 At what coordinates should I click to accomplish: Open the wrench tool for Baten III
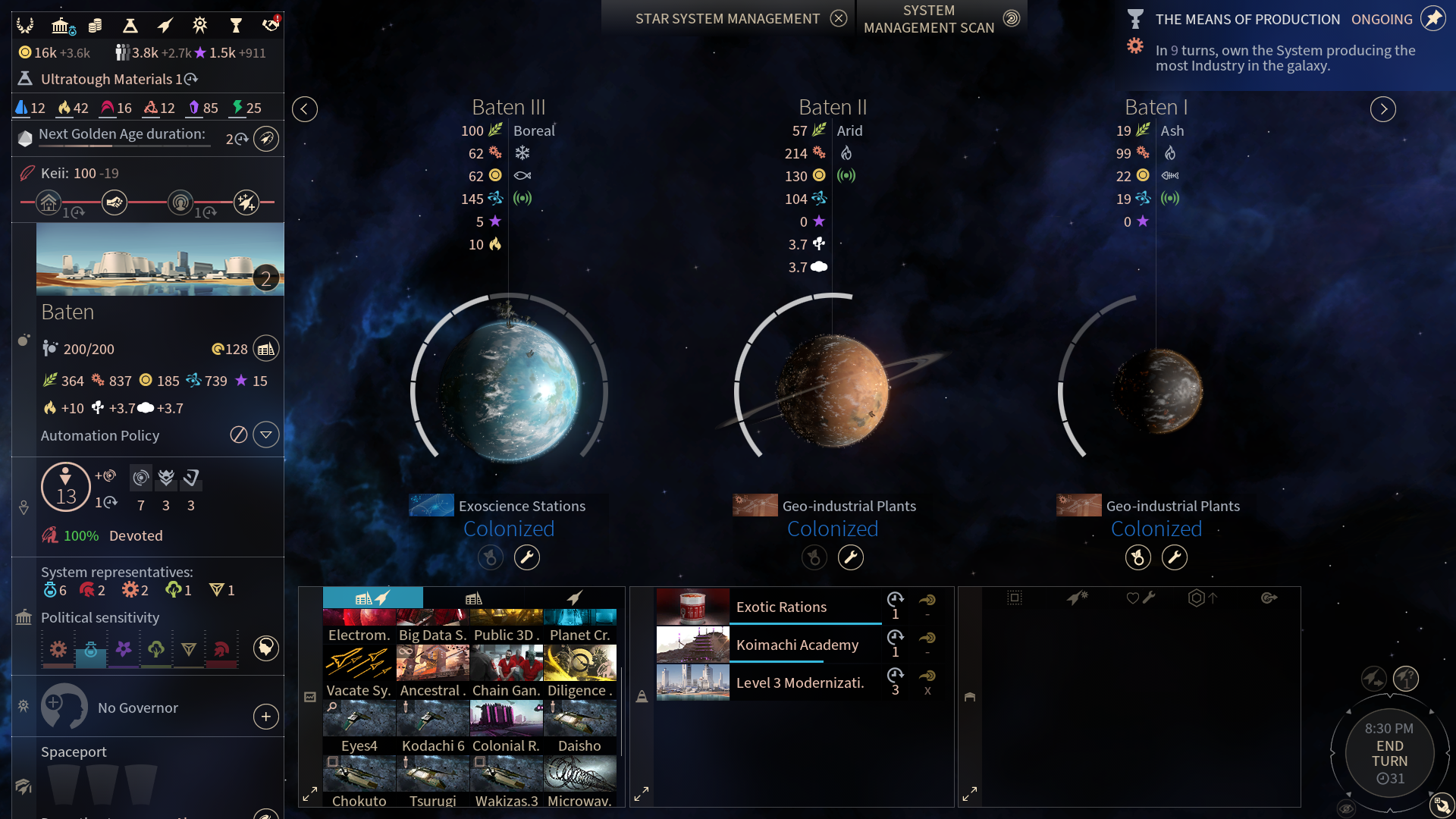527,557
